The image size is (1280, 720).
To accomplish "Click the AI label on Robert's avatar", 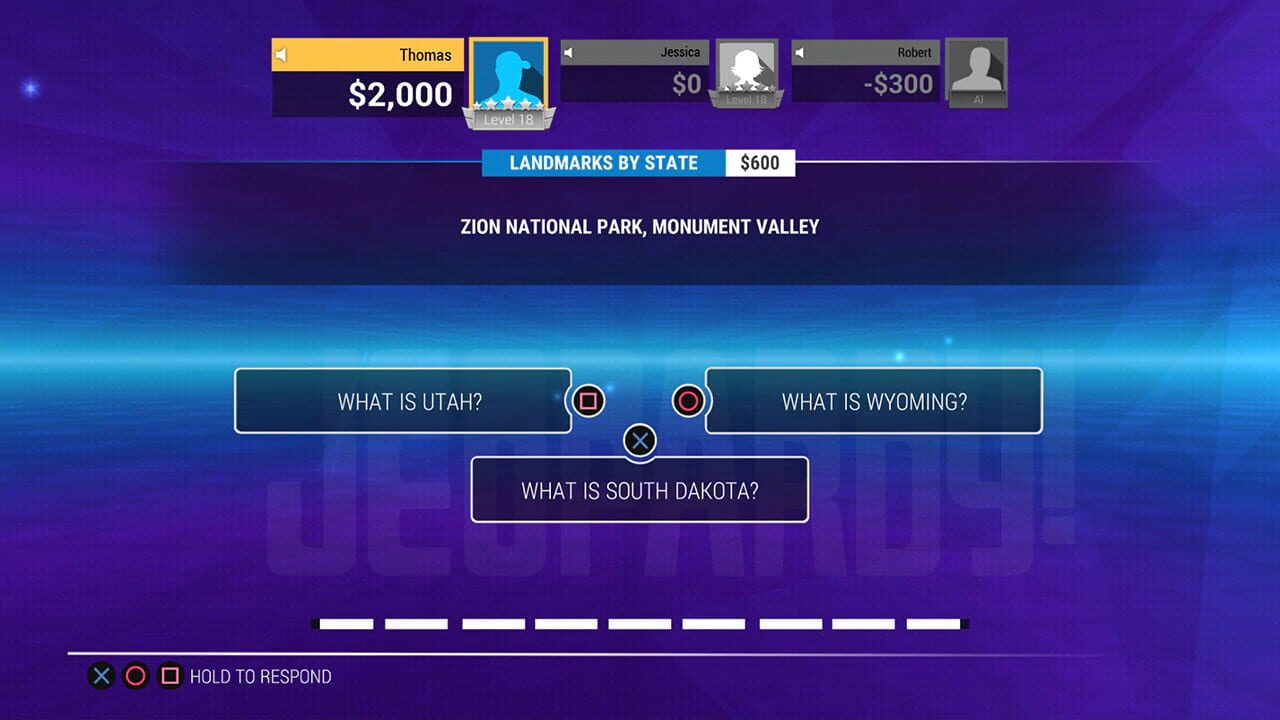I will [x=976, y=100].
